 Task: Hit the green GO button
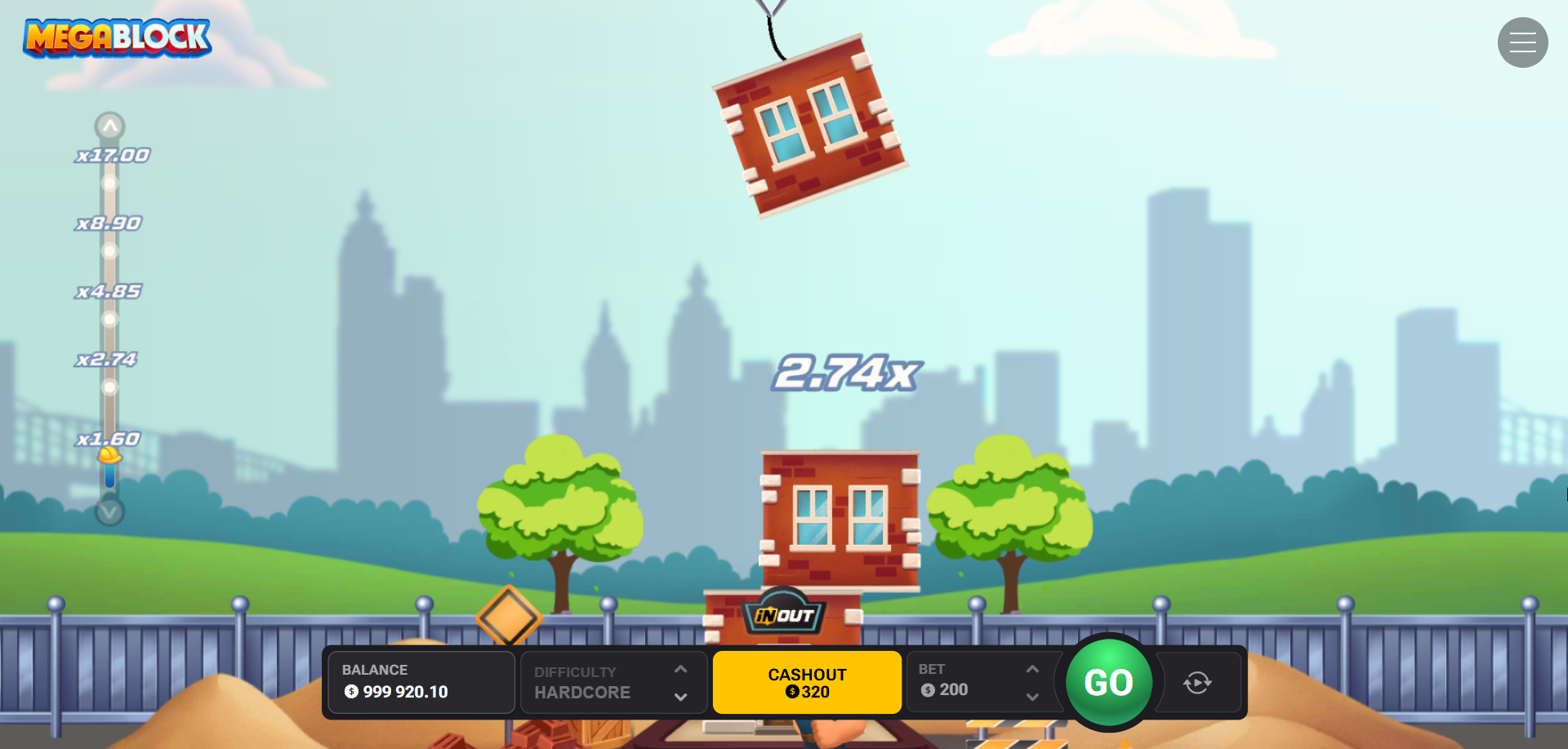[1108, 682]
